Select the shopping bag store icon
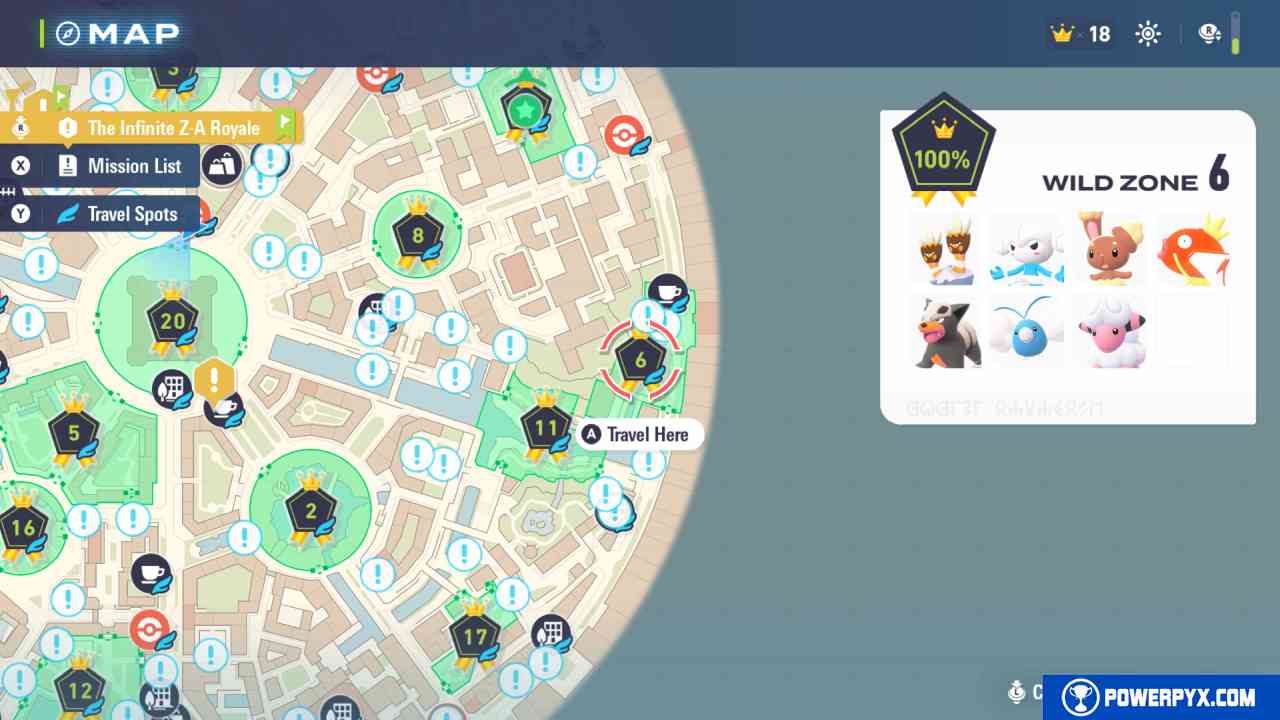 tap(222, 164)
